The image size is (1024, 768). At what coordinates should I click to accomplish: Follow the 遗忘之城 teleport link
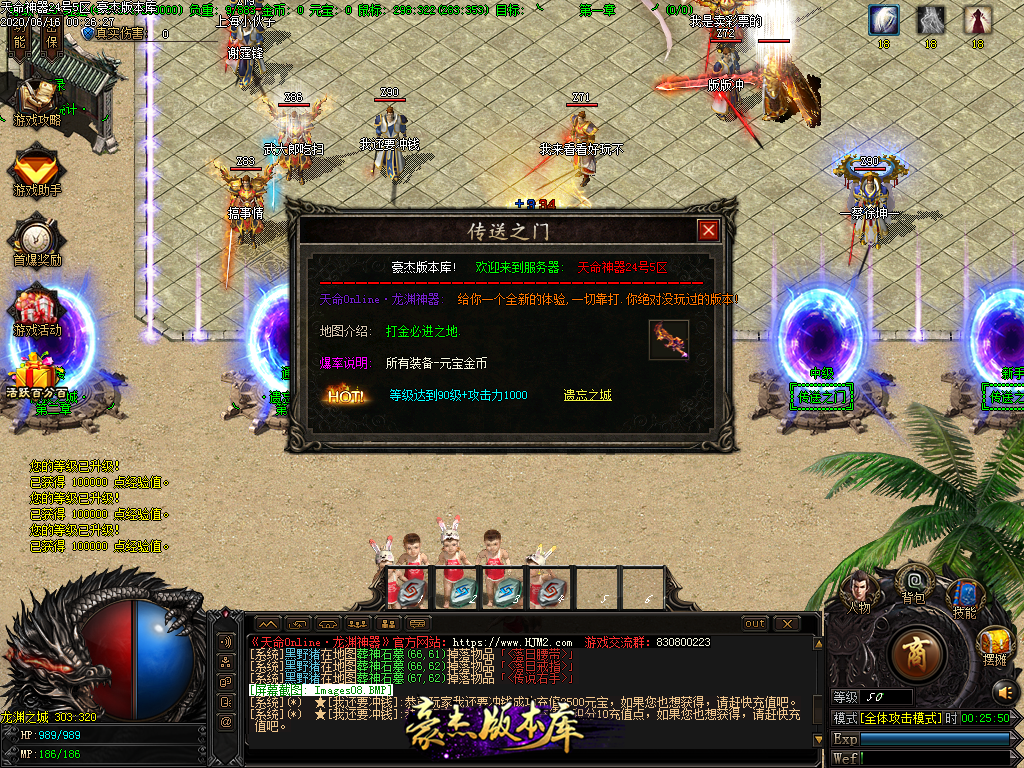pos(587,395)
